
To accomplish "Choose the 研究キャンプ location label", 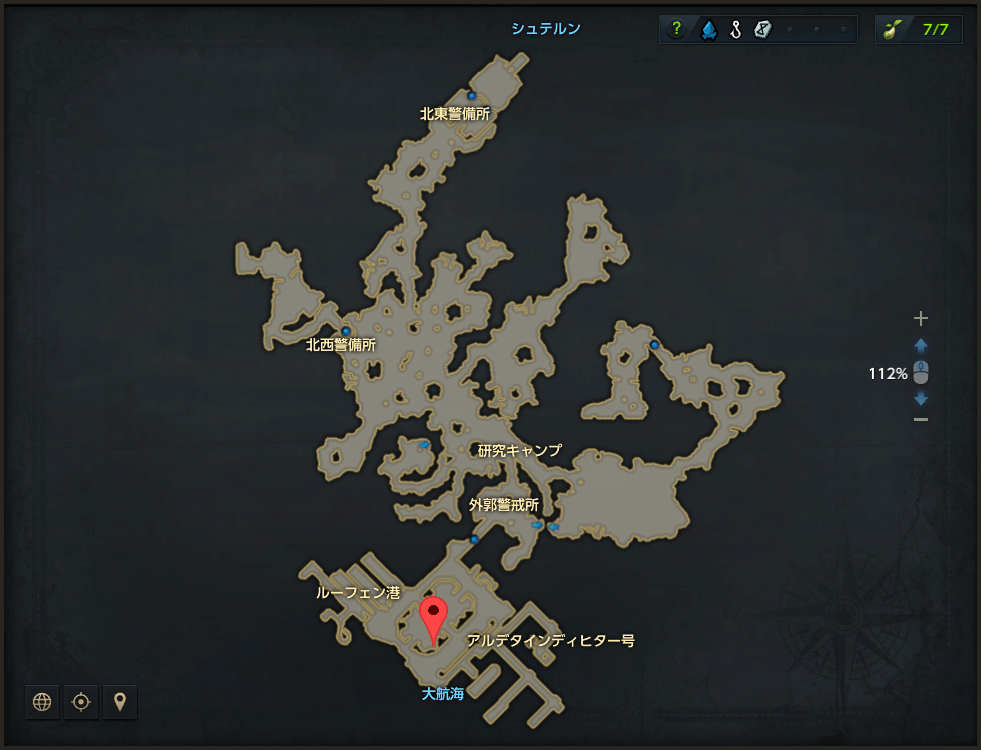I will [519, 451].
